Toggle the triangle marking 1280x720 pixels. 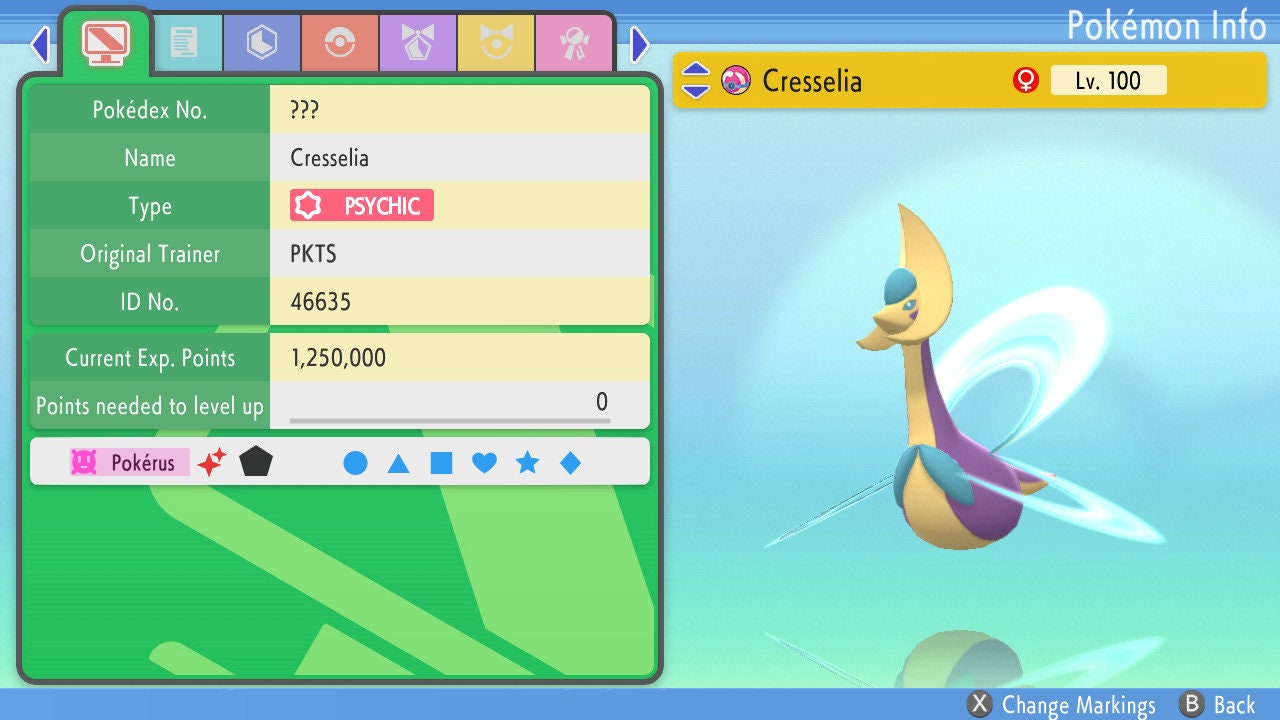pos(398,463)
